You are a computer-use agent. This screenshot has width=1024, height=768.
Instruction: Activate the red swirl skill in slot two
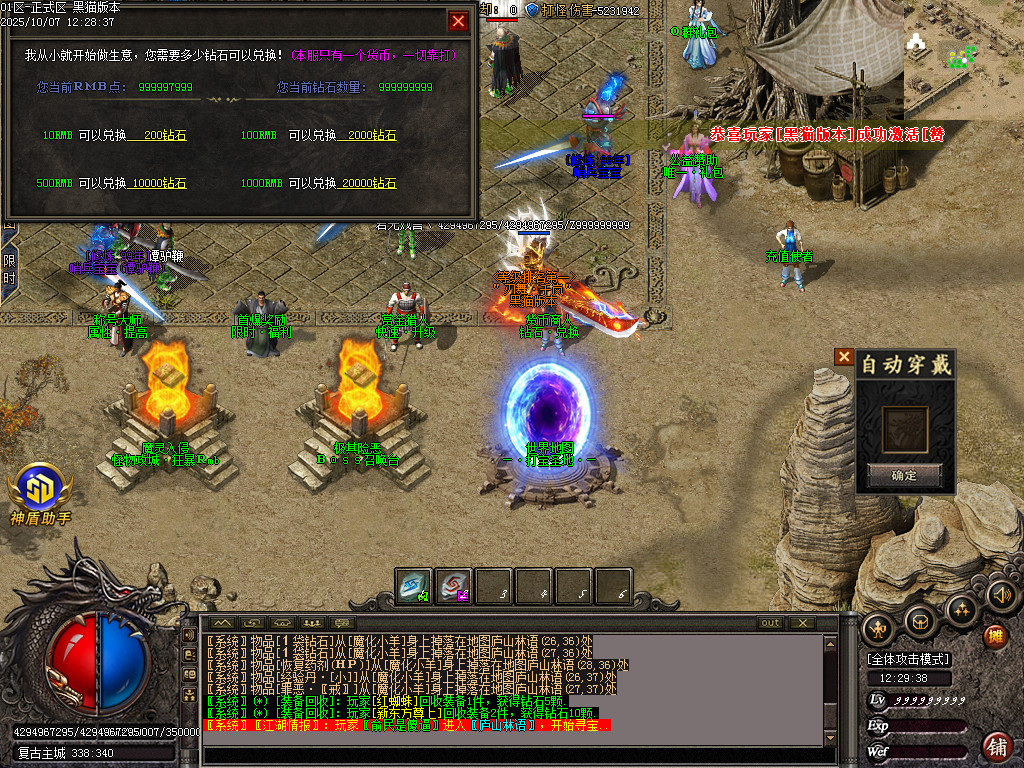[x=454, y=586]
